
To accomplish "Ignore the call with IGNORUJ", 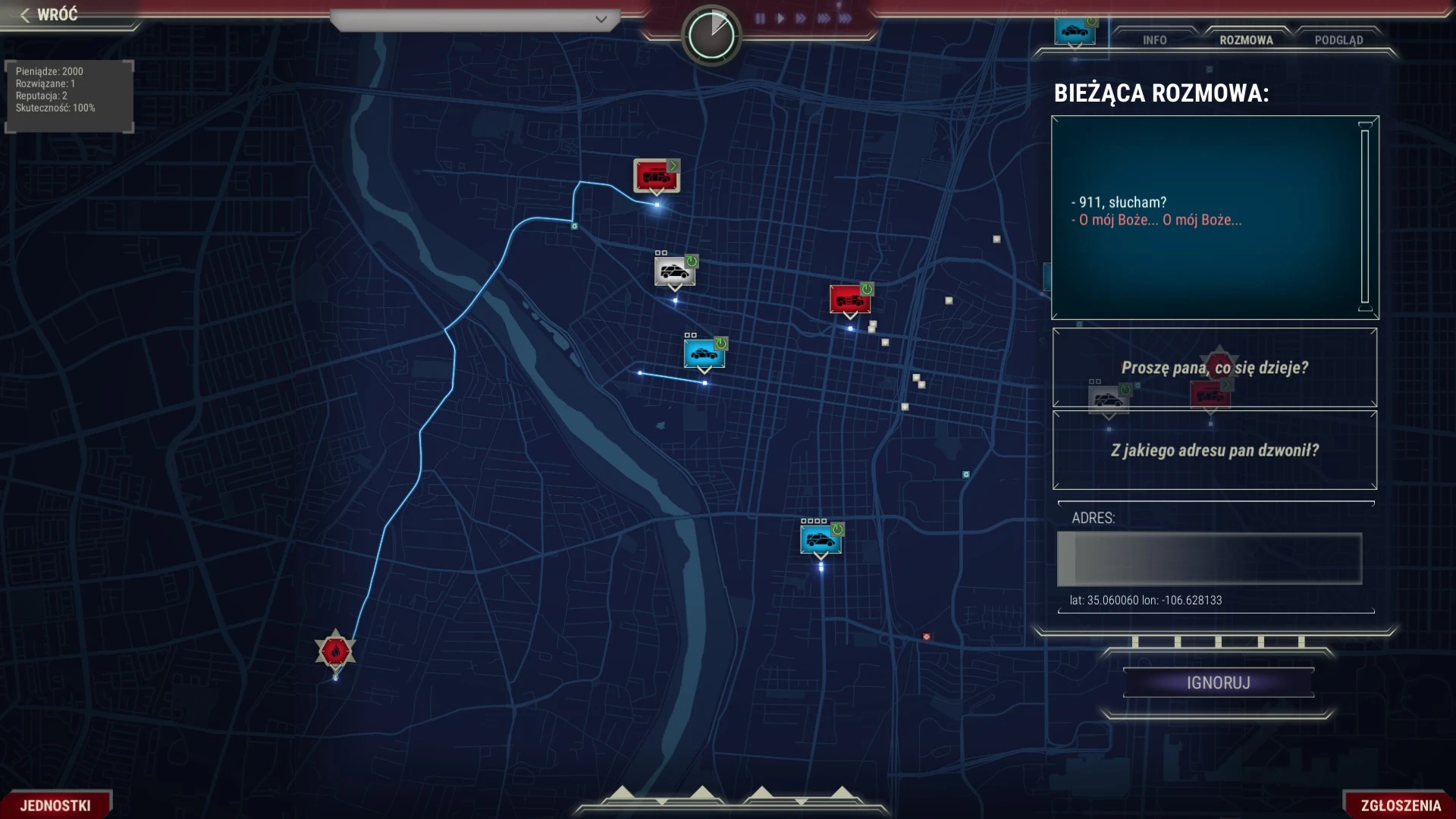I will 1218,682.
